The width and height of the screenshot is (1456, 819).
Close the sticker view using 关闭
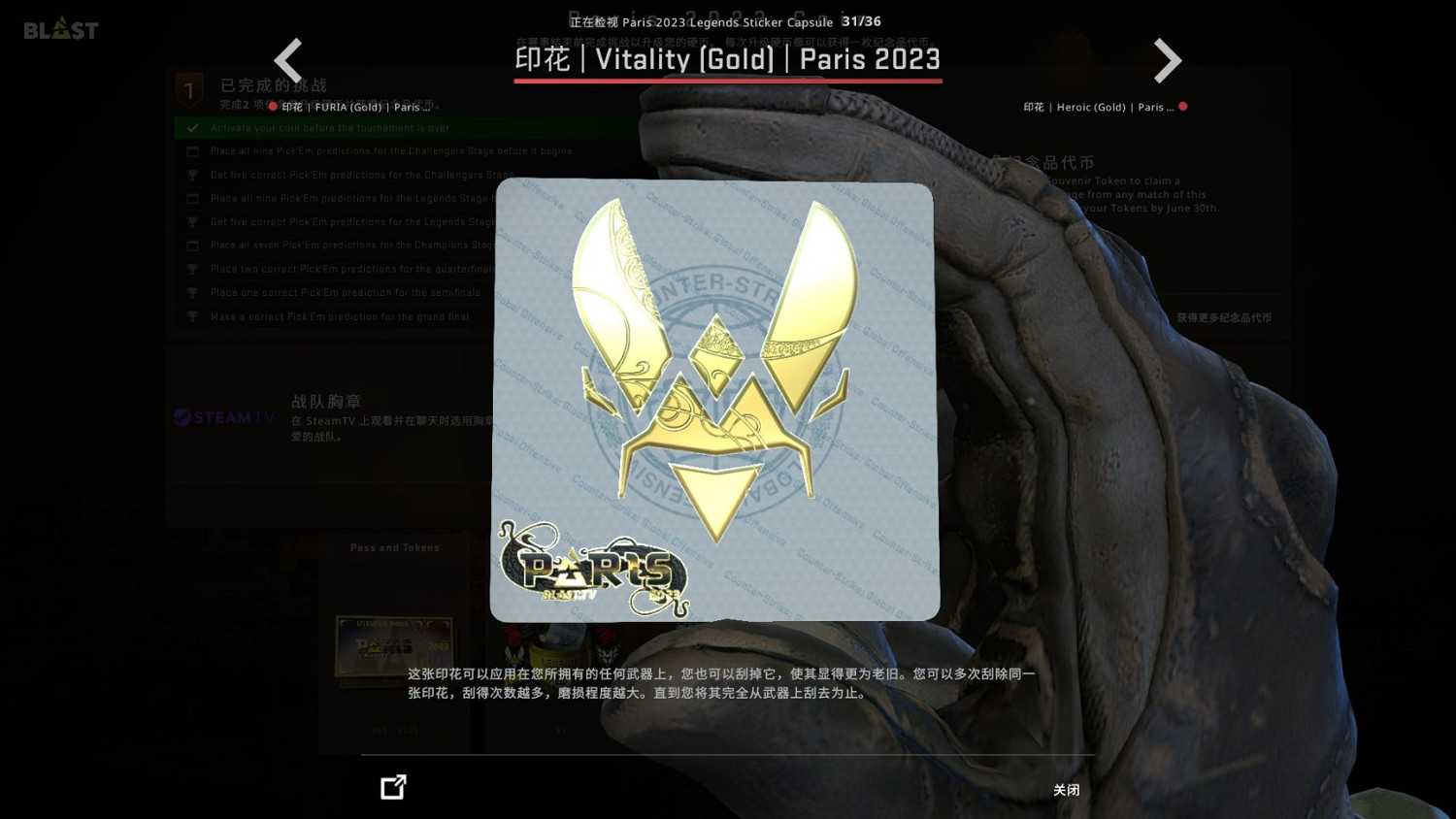(x=1066, y=790)
